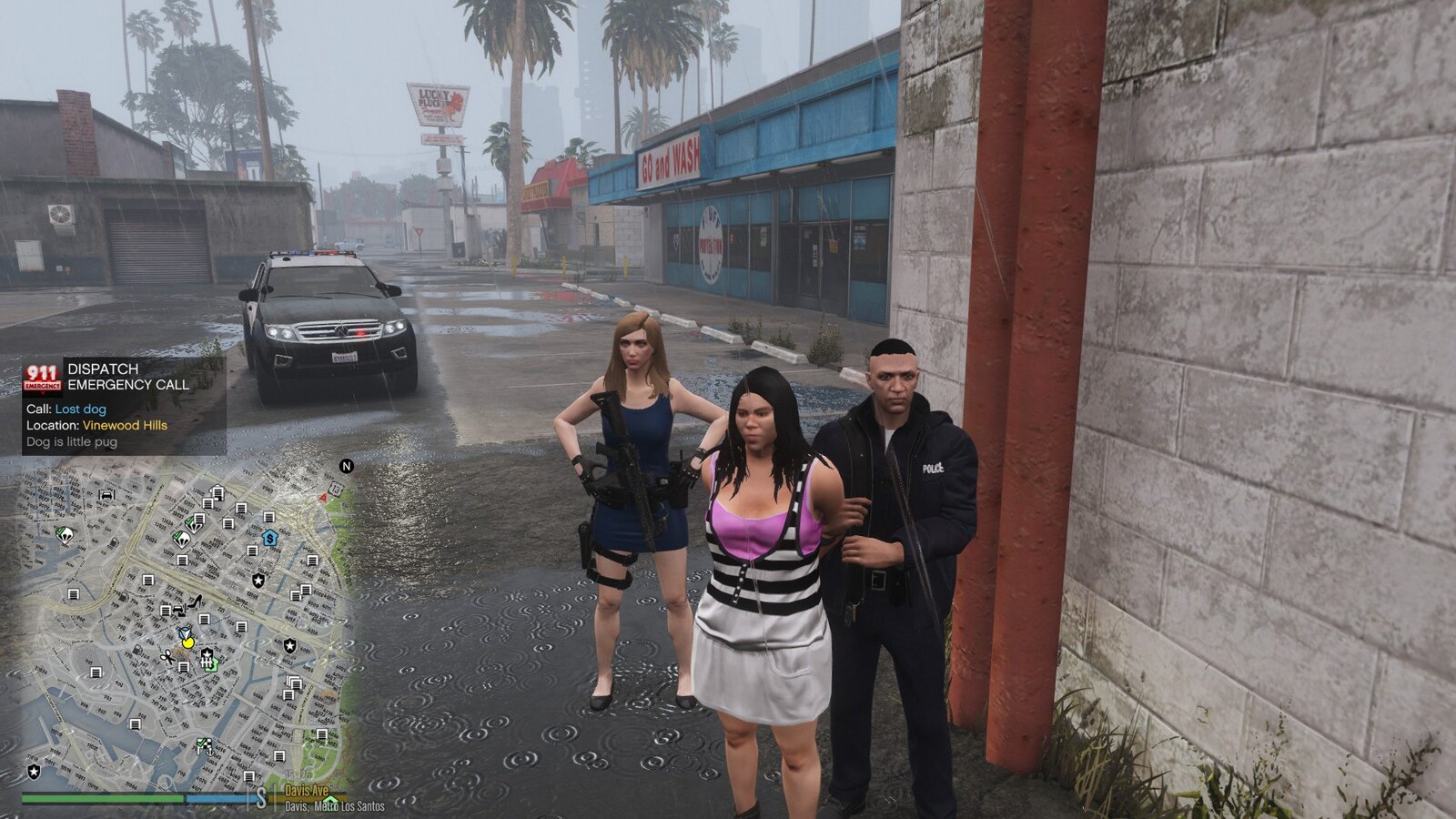The height and width of the screenshot is (819, 1456).
Task: Click the high heel strip club map blip
Action: pos(196,602)
